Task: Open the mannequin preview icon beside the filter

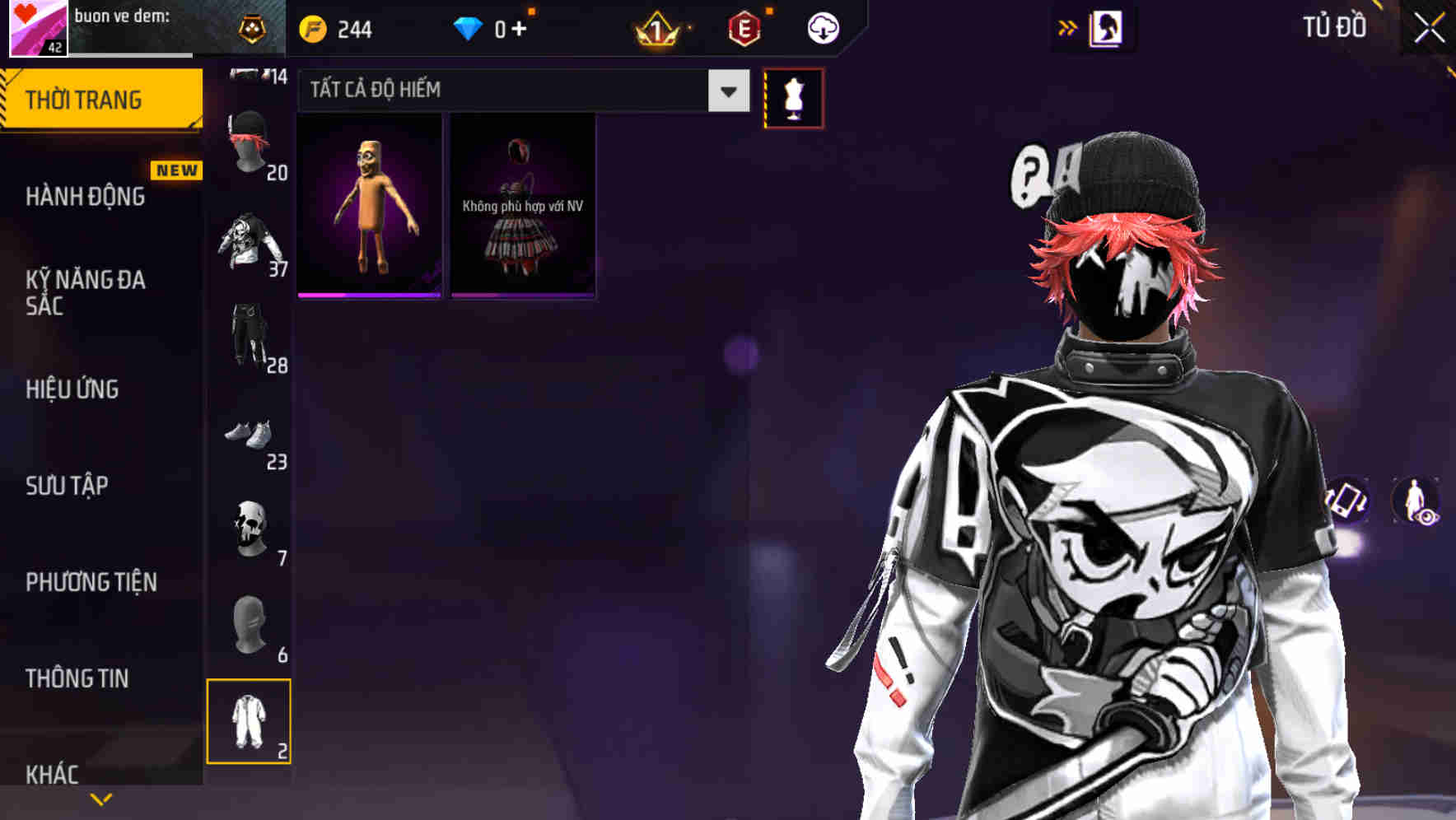Action: (x=793, y=97)
